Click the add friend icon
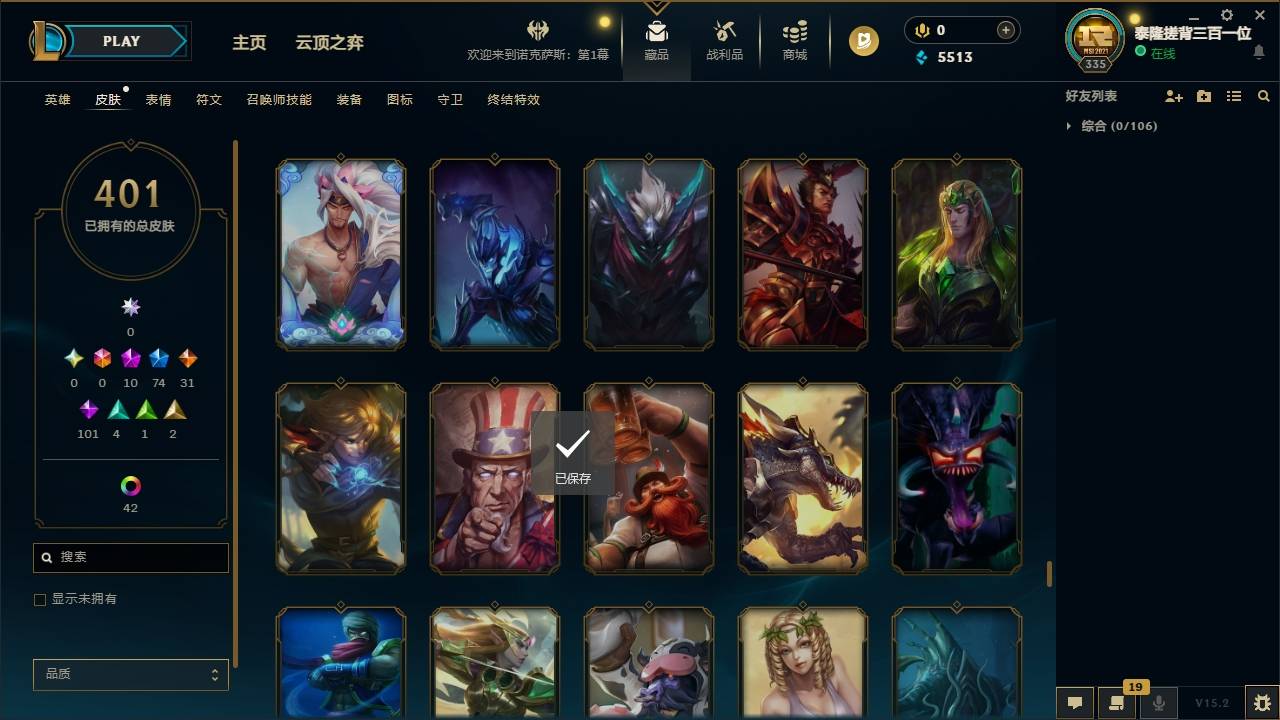This screenshot has width=1280, height=720. coord(1174,95)
